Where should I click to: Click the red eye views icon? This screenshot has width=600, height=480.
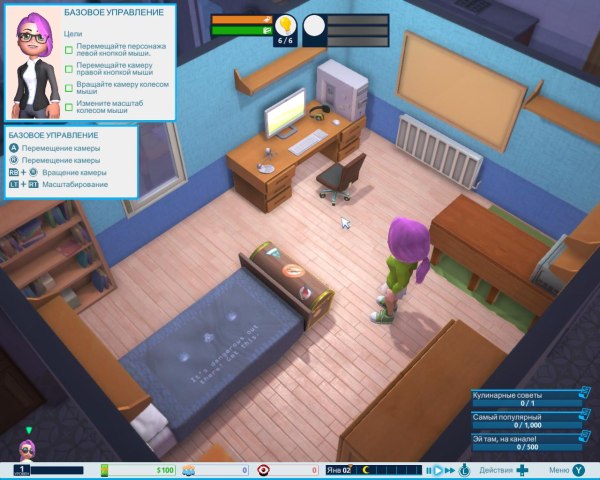click(264, 469)
